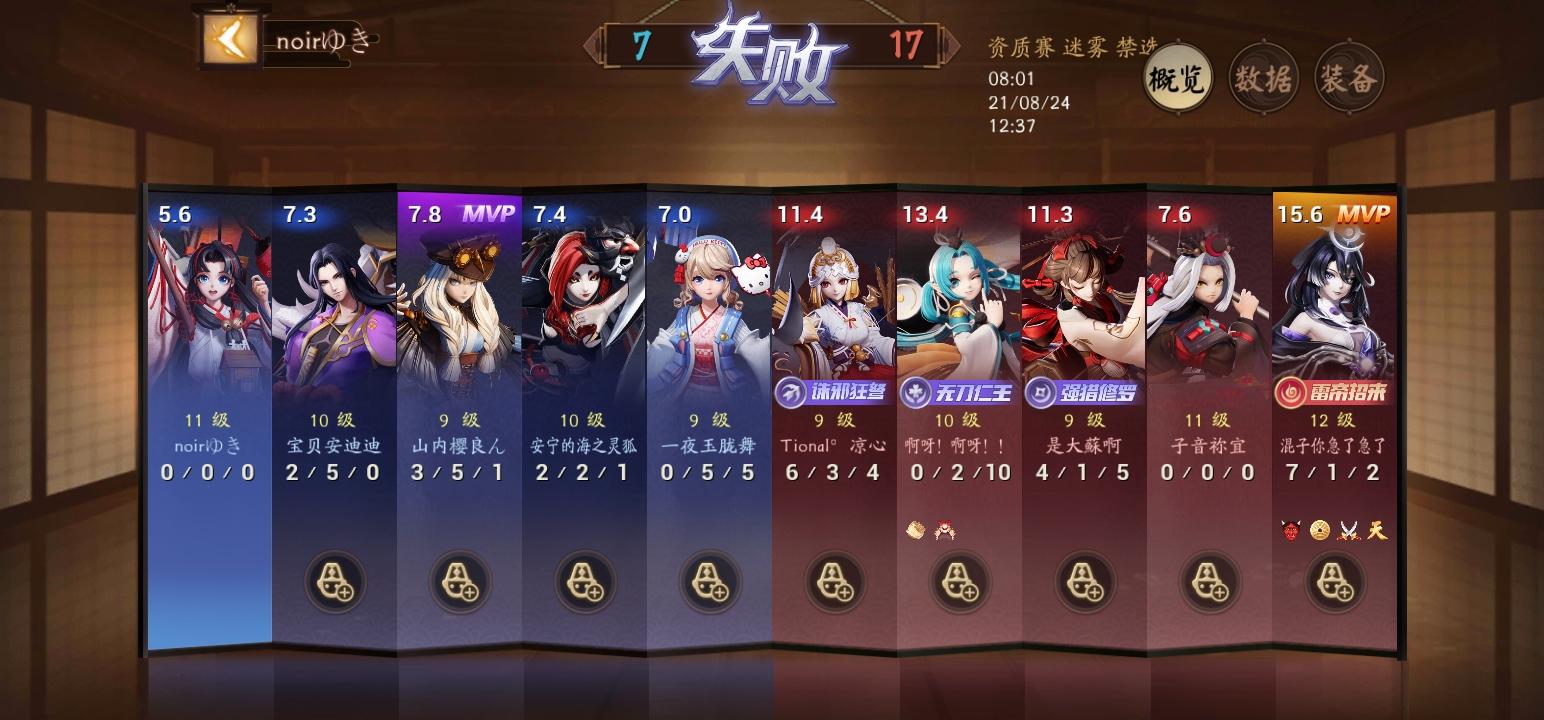Tap the crossed swords honor icon
The image size is (1544, 720).
coord(1348,530)
